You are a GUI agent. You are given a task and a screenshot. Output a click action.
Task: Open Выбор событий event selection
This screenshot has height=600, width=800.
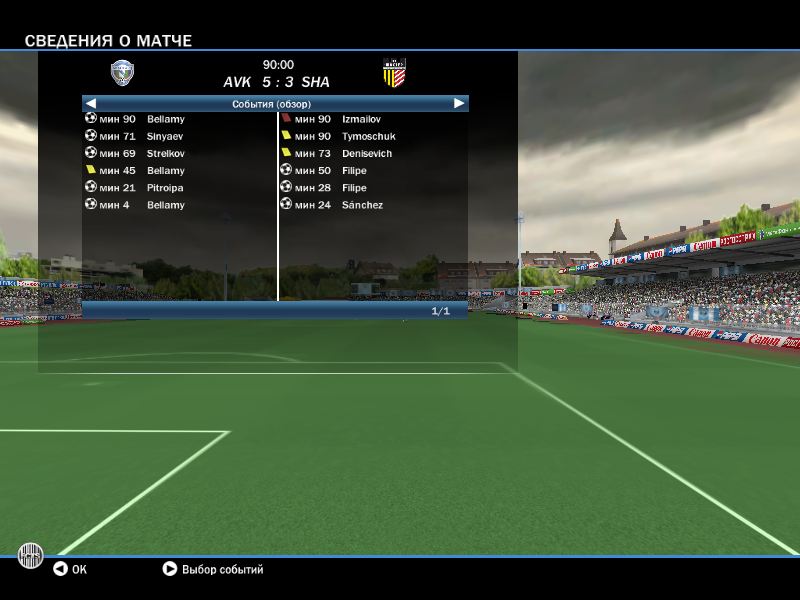pyautogui.click(x=213, y=569)
